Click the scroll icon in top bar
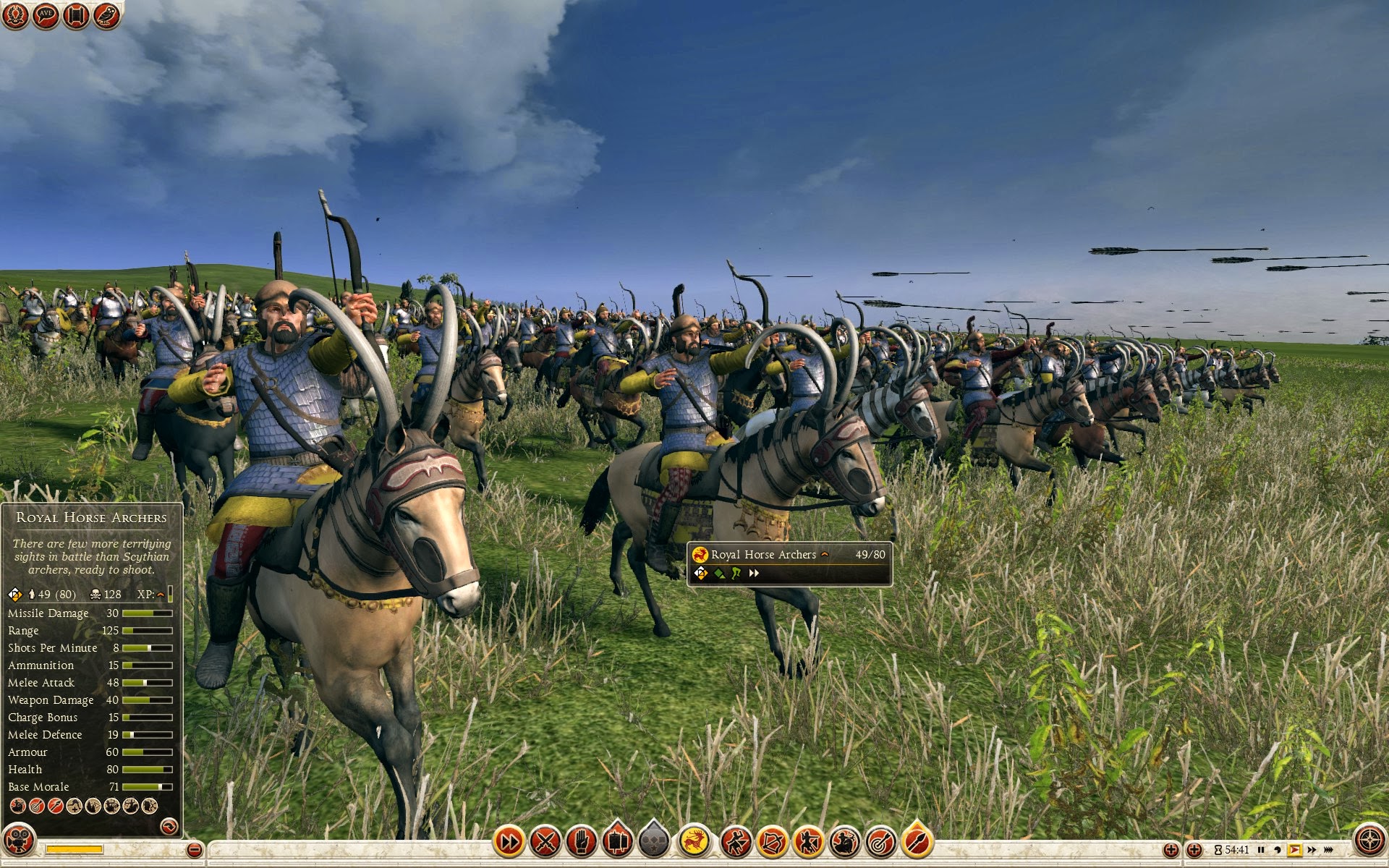The image size is (1389, 868). click(x=76, y=15)
